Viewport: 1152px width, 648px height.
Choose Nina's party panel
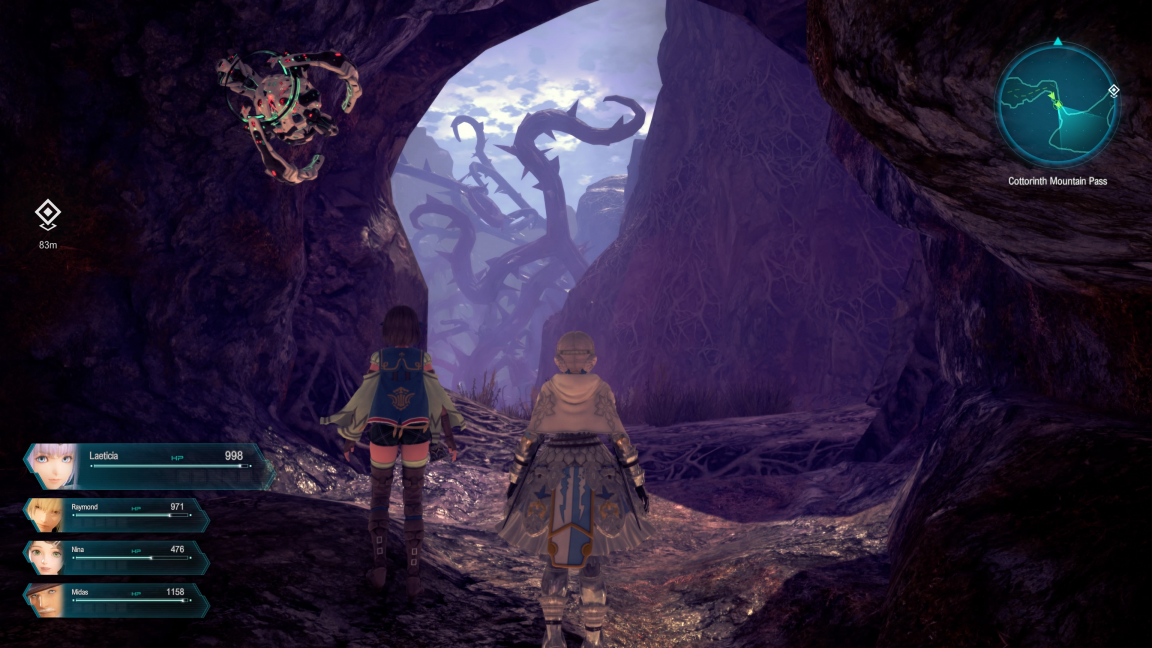(118, 557)
